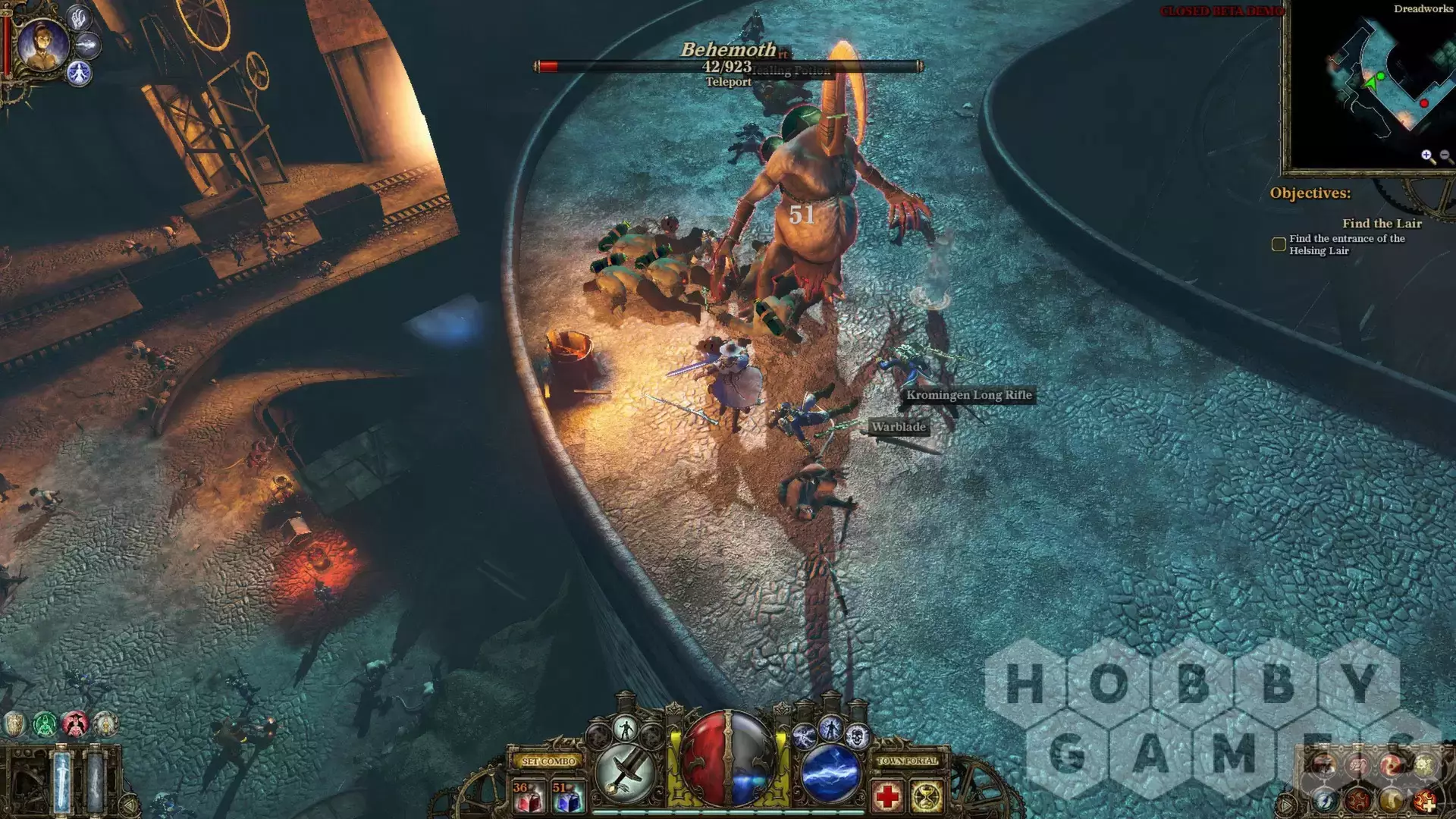Click the Set Combo button
1456x819 pixels.
pos(549,761)
